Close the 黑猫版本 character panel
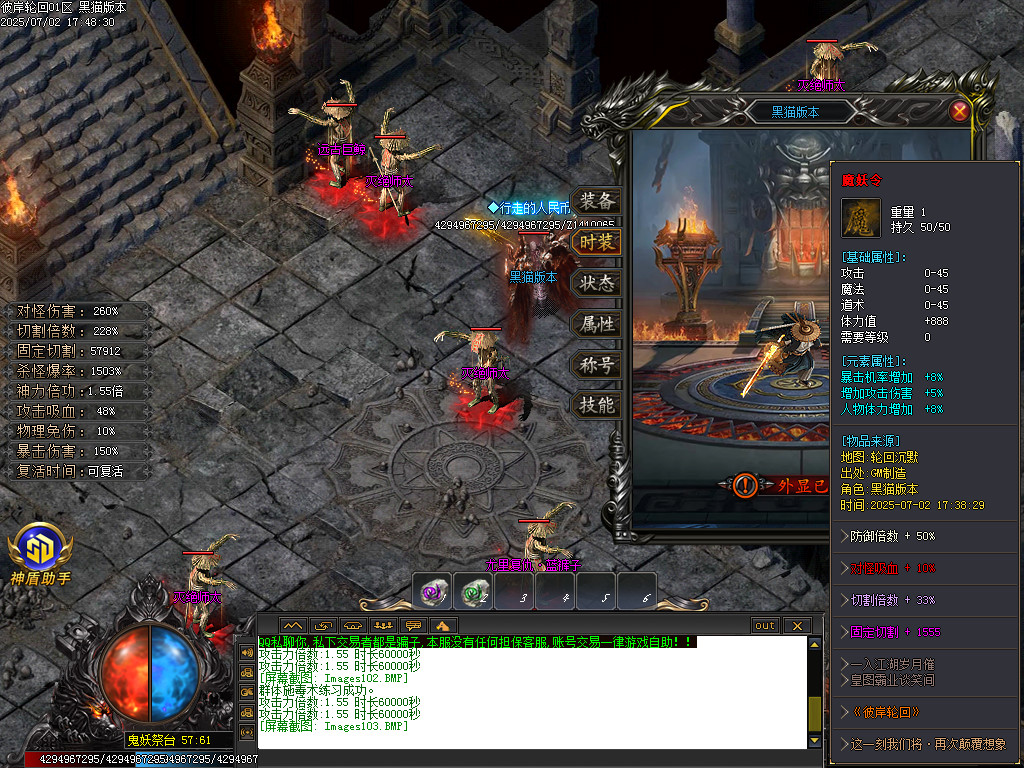Image resolution: width=1024 pixels, height=768 pixels. pos(959,111)
